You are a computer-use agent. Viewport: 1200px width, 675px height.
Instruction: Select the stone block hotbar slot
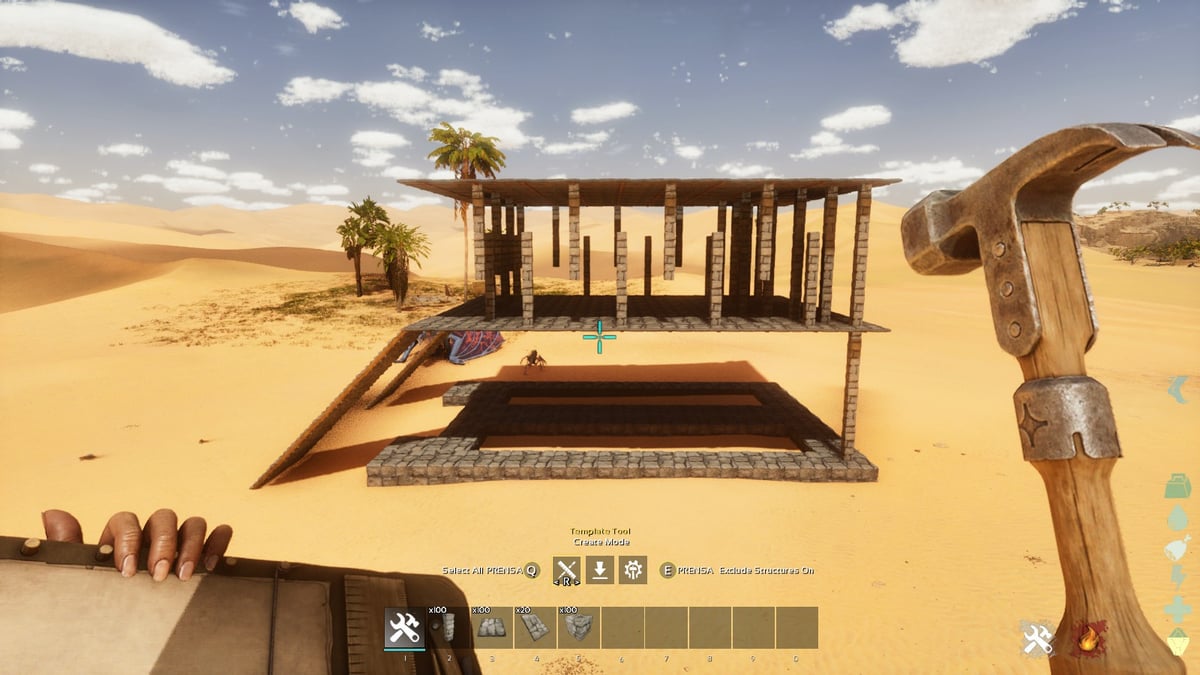(x=579, y=628)
